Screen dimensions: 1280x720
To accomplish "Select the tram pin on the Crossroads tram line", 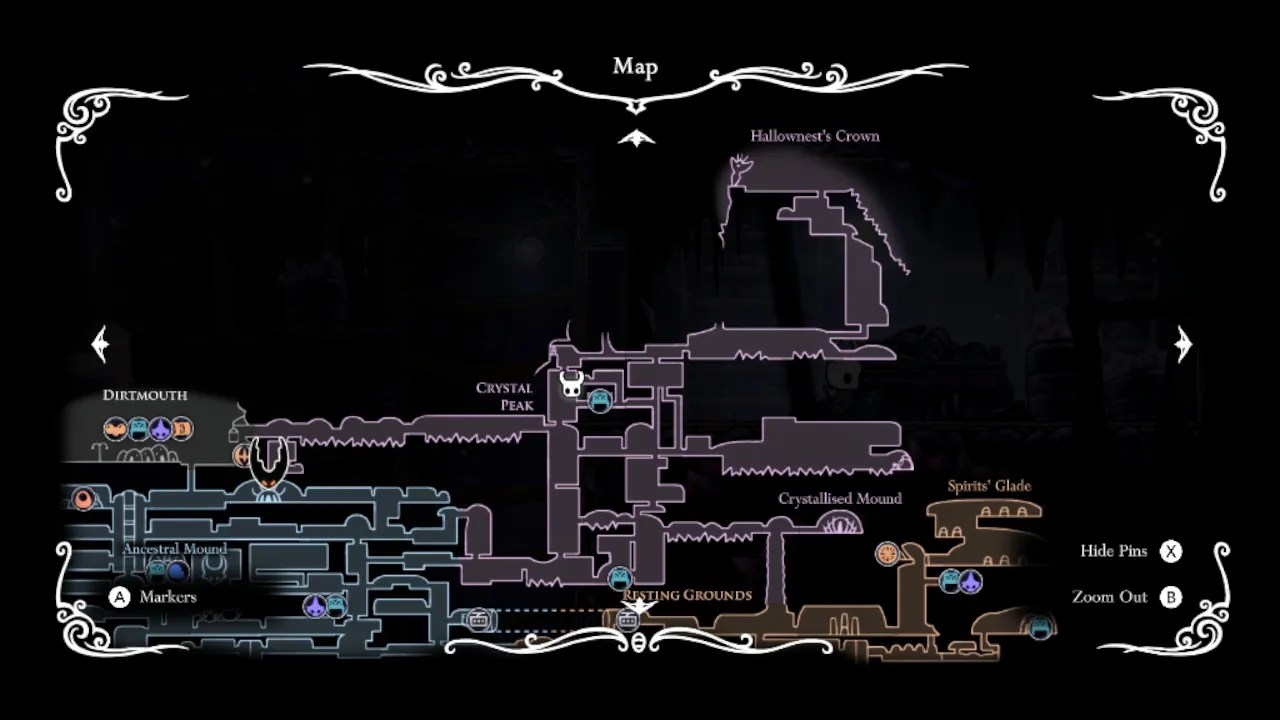I will click(478, 618).
